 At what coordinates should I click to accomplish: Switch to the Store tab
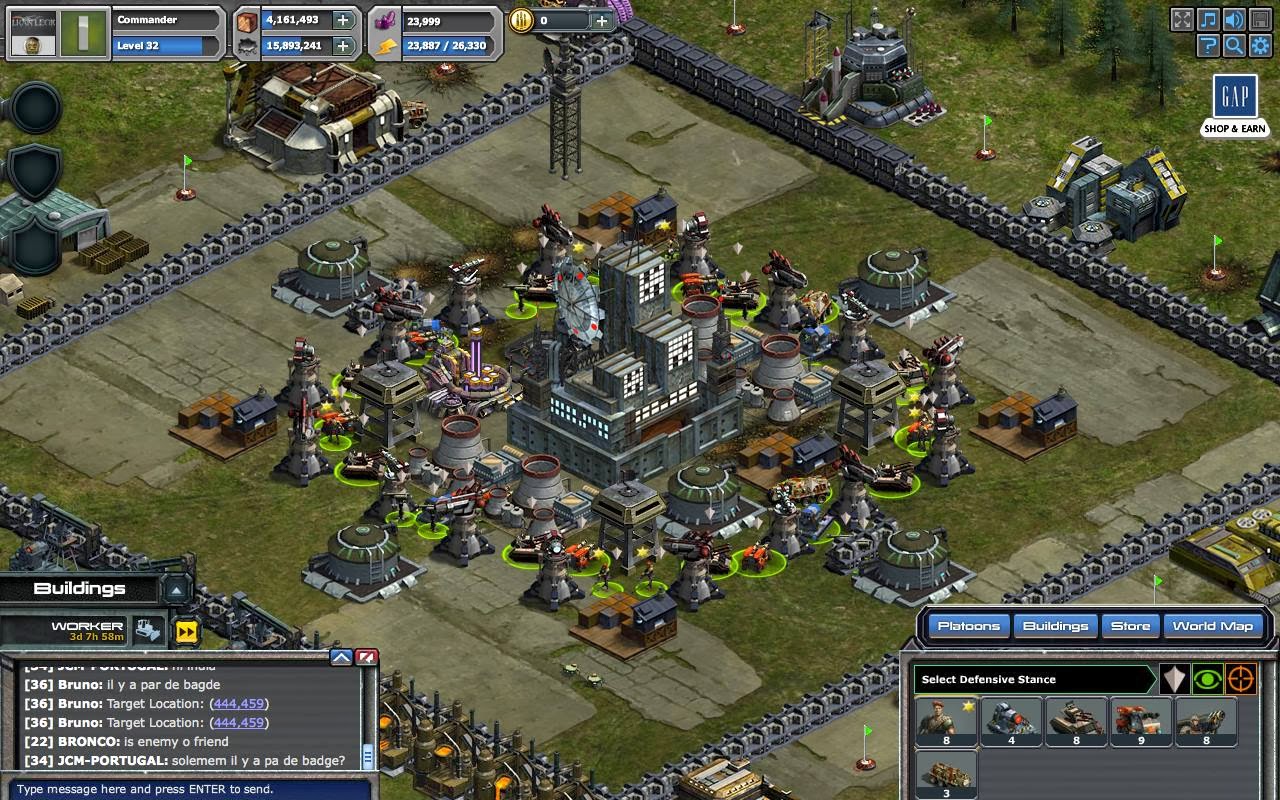click(x=1130, y=625)
